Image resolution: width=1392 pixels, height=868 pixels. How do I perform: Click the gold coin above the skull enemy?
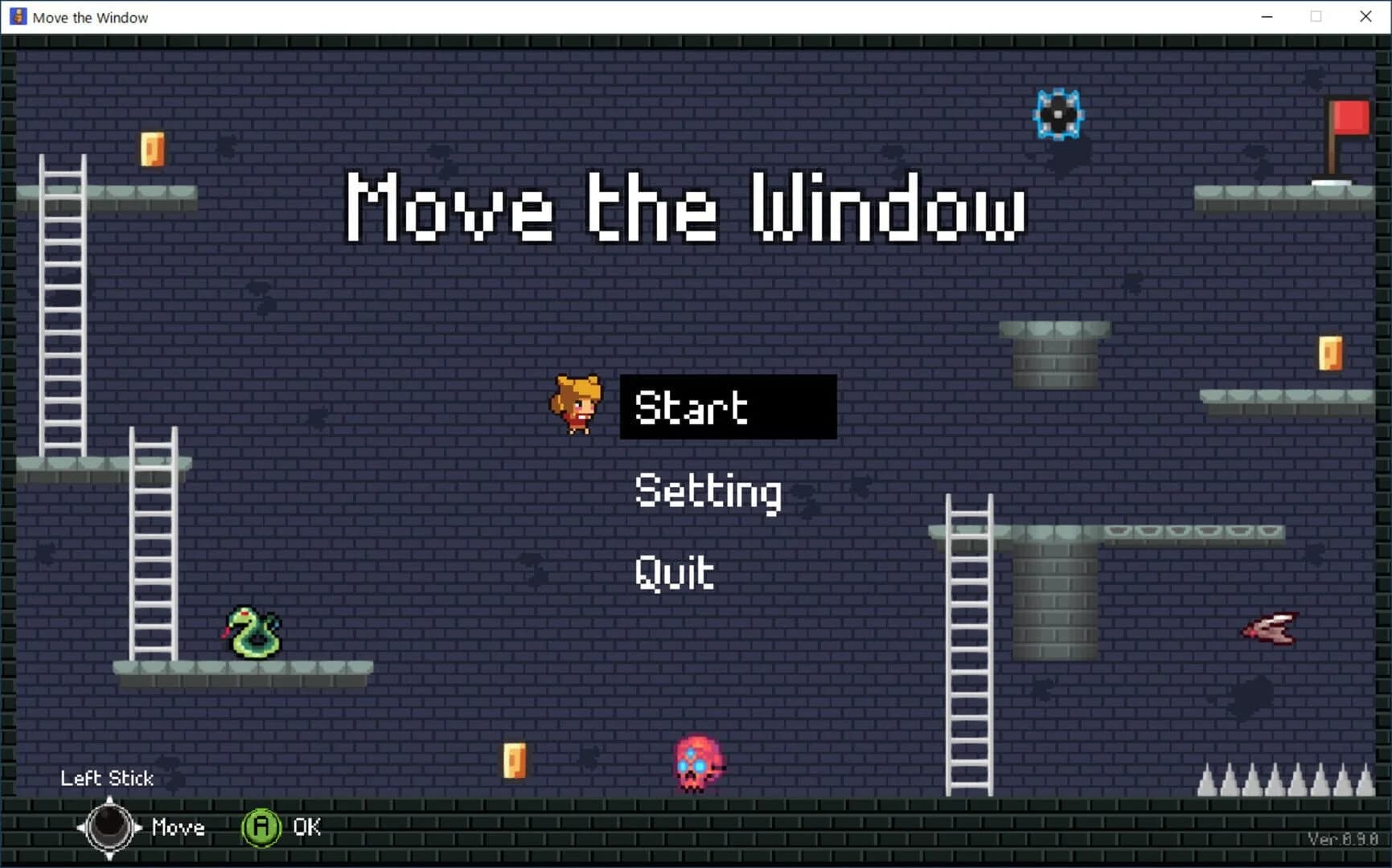coord(515,759)
